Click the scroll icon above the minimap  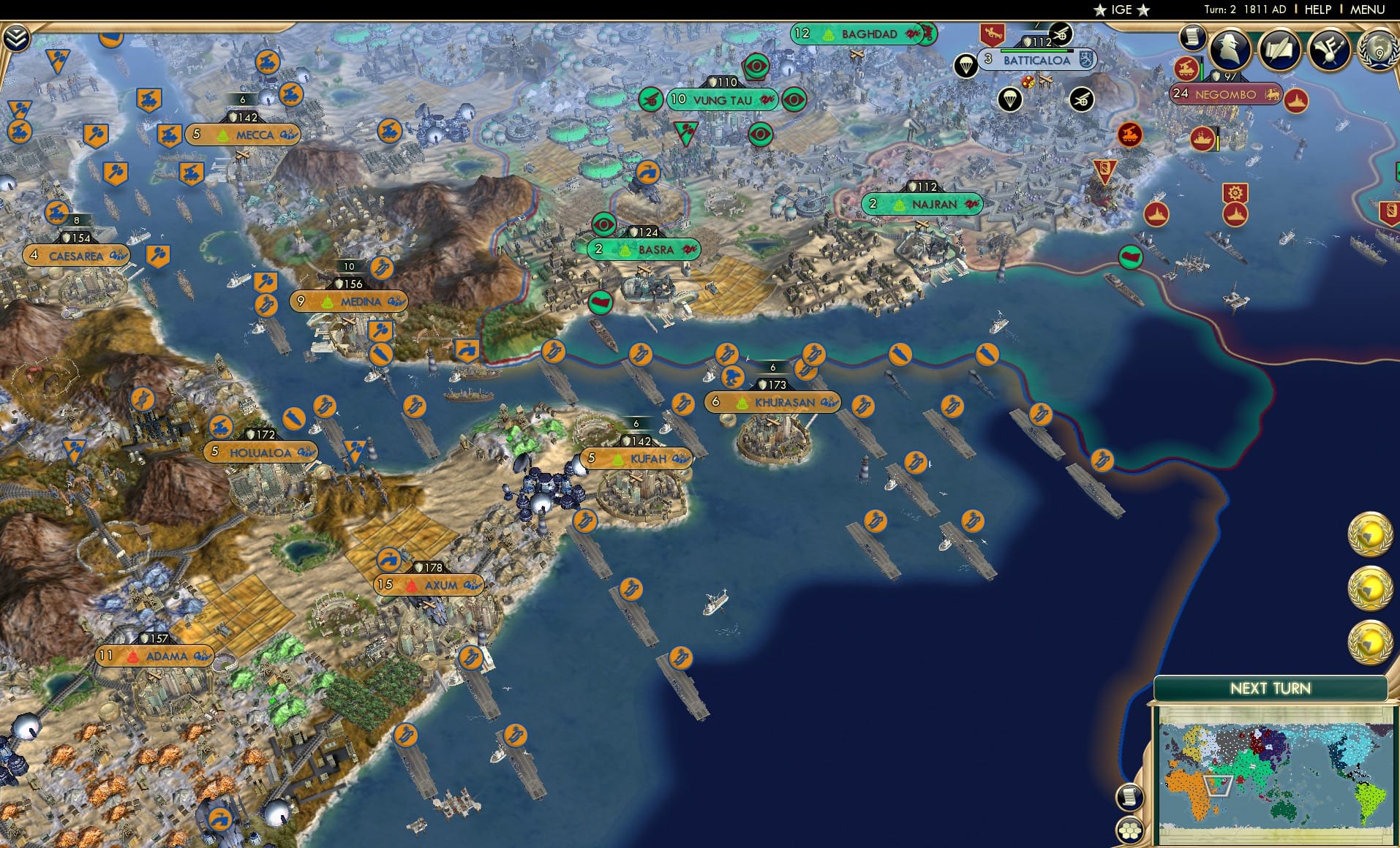coord(1130,798)
